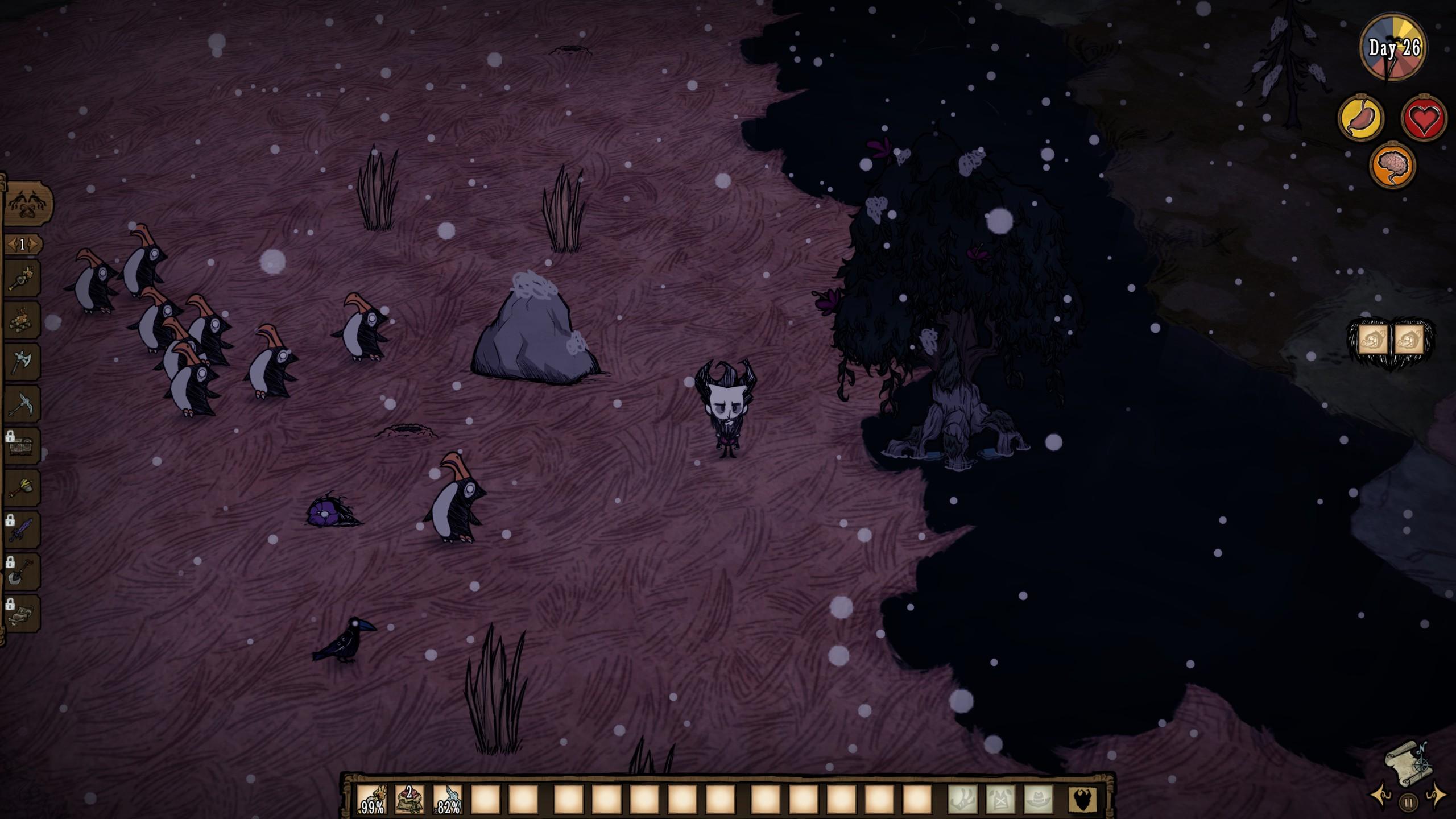Choose the hammer crafting recipe
Image resolution: width=1456 pixels, height=819 pixels.
pos(22,488)
